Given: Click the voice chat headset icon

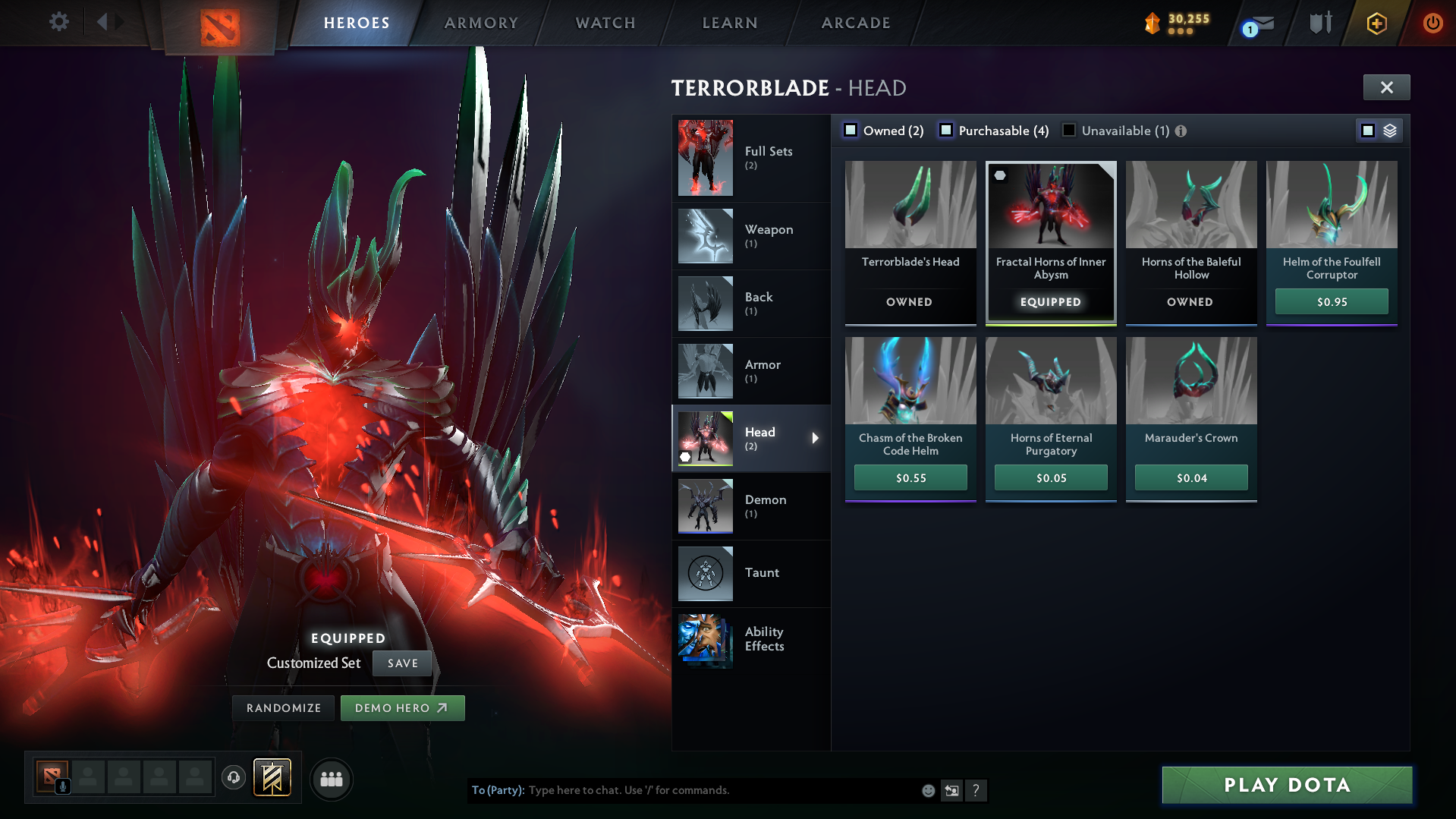Looking at the screenshot, I should (233, 778).
